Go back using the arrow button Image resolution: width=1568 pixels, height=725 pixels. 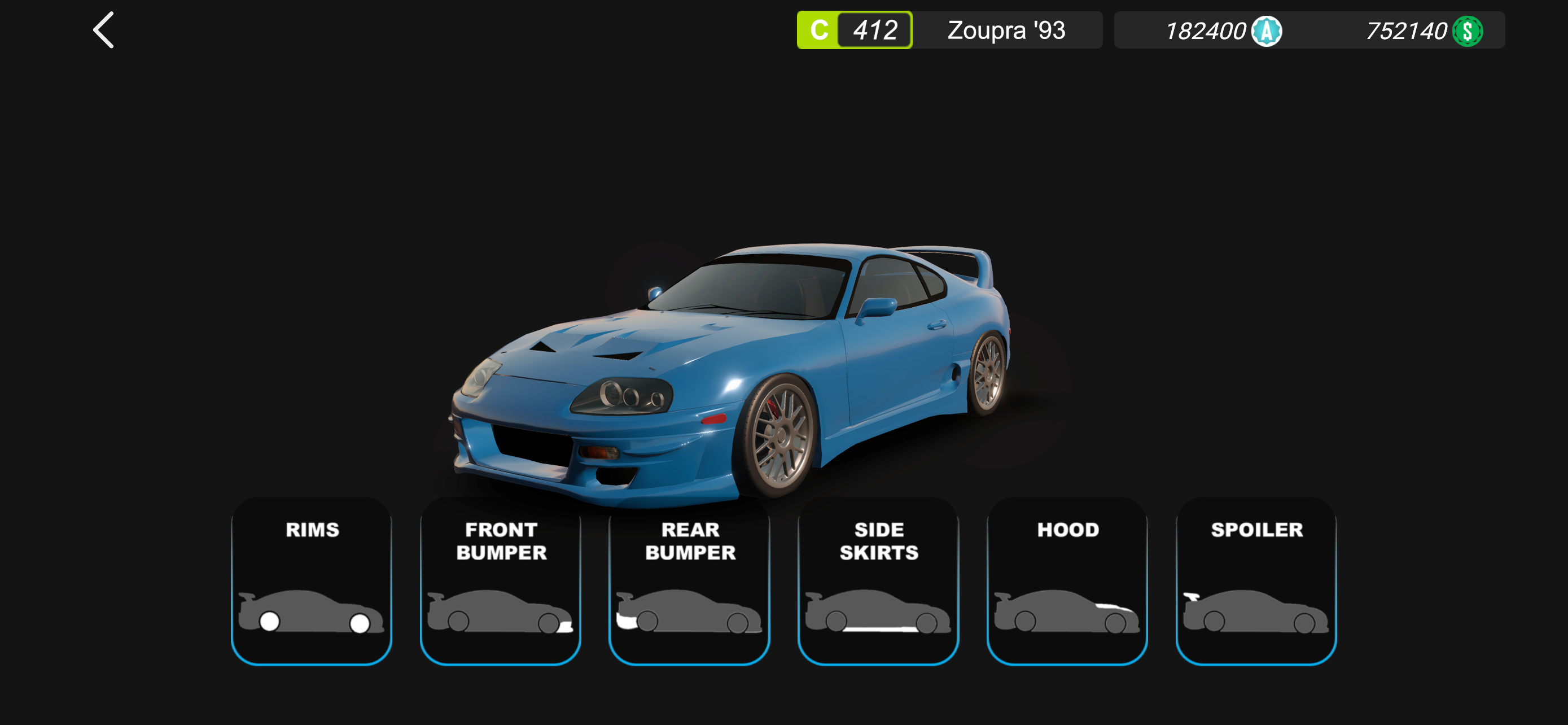(x=103, y=30)
